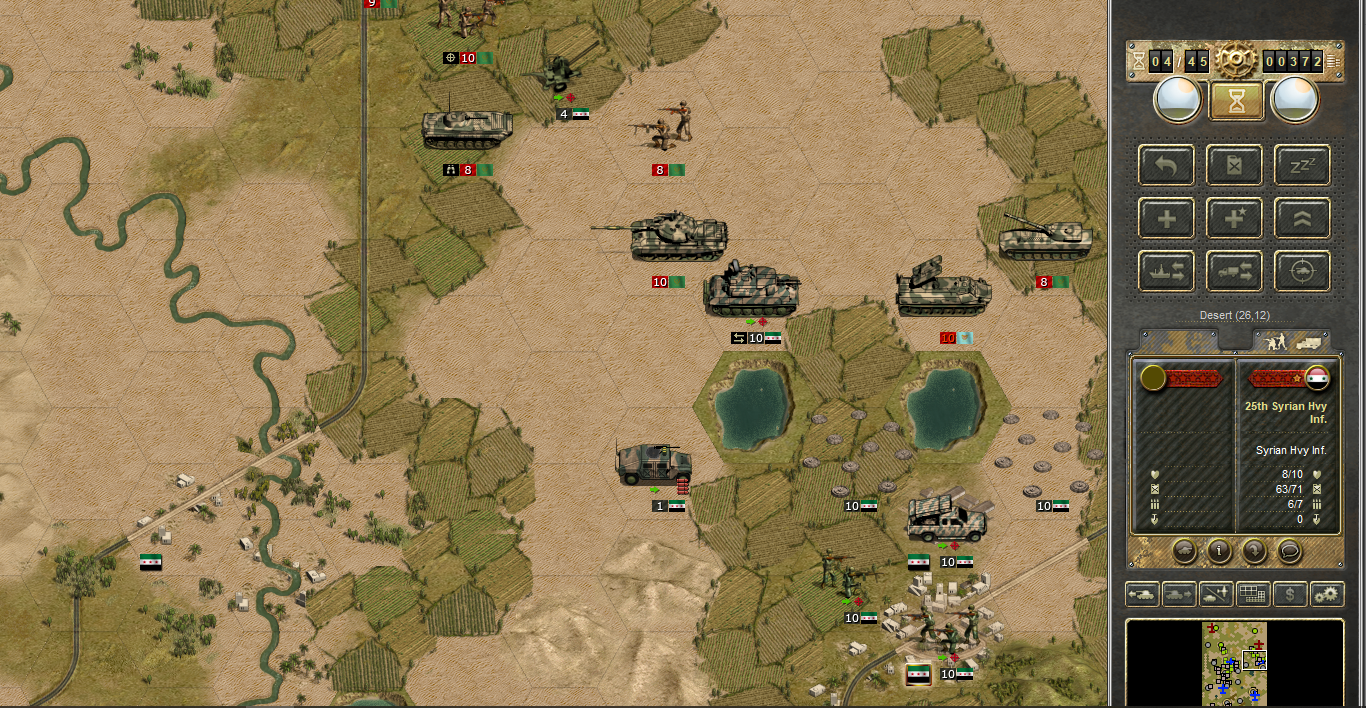The image size is (1366, 708).
Task: Activate the tank crosshair targeting button
Action: 1302,271
